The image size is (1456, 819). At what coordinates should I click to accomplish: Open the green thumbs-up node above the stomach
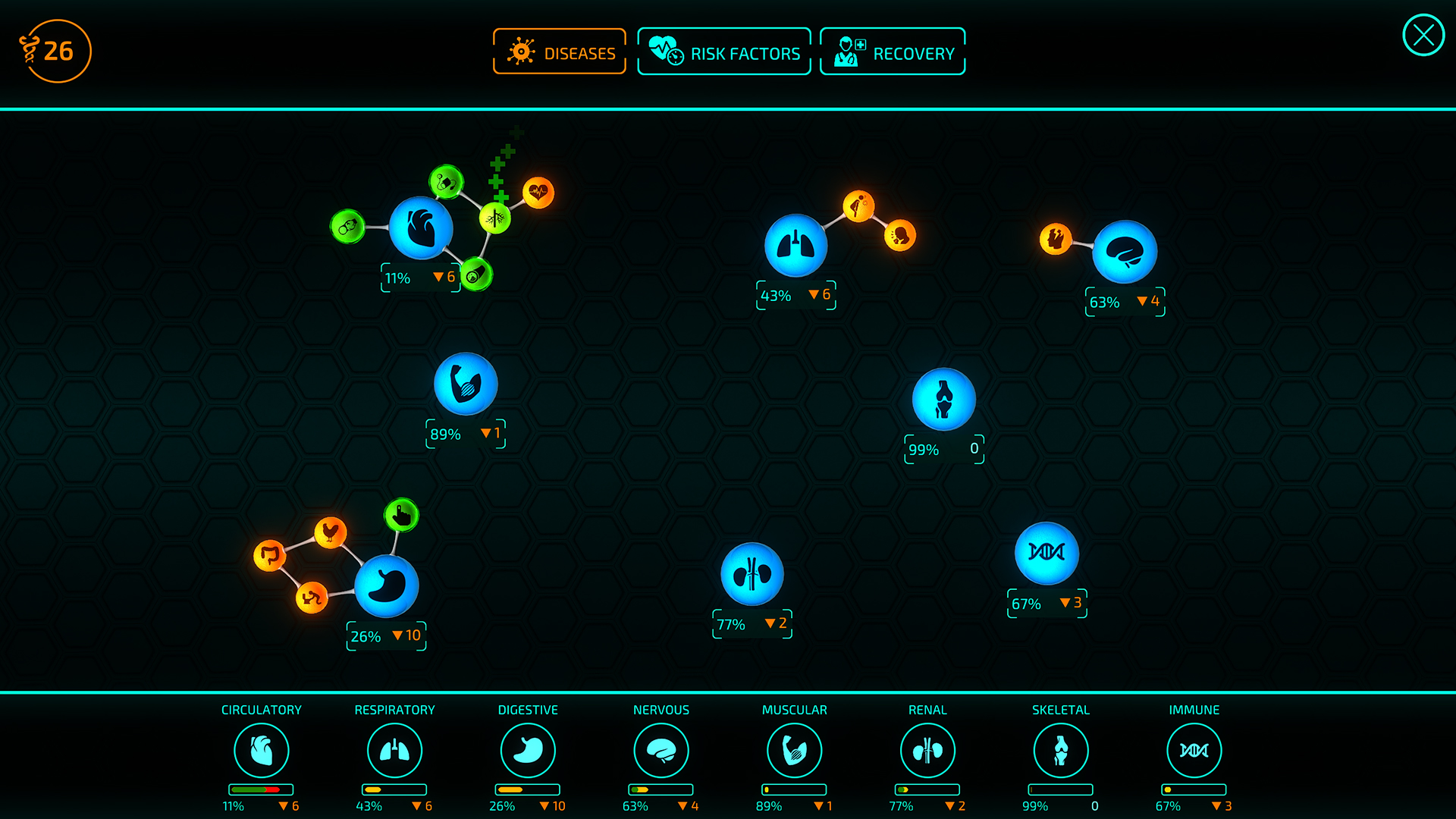coord(402,516)
